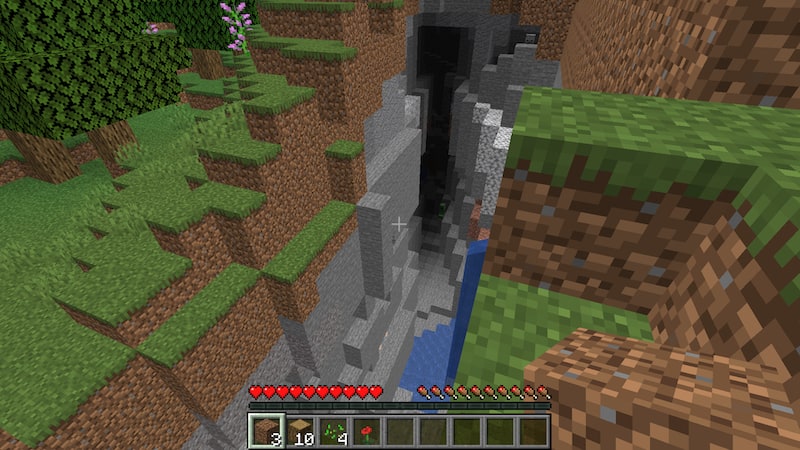This screenshot has width=800, height=450.
Task: Select the dirt block hotbar slot
Action: click(266, 431)
